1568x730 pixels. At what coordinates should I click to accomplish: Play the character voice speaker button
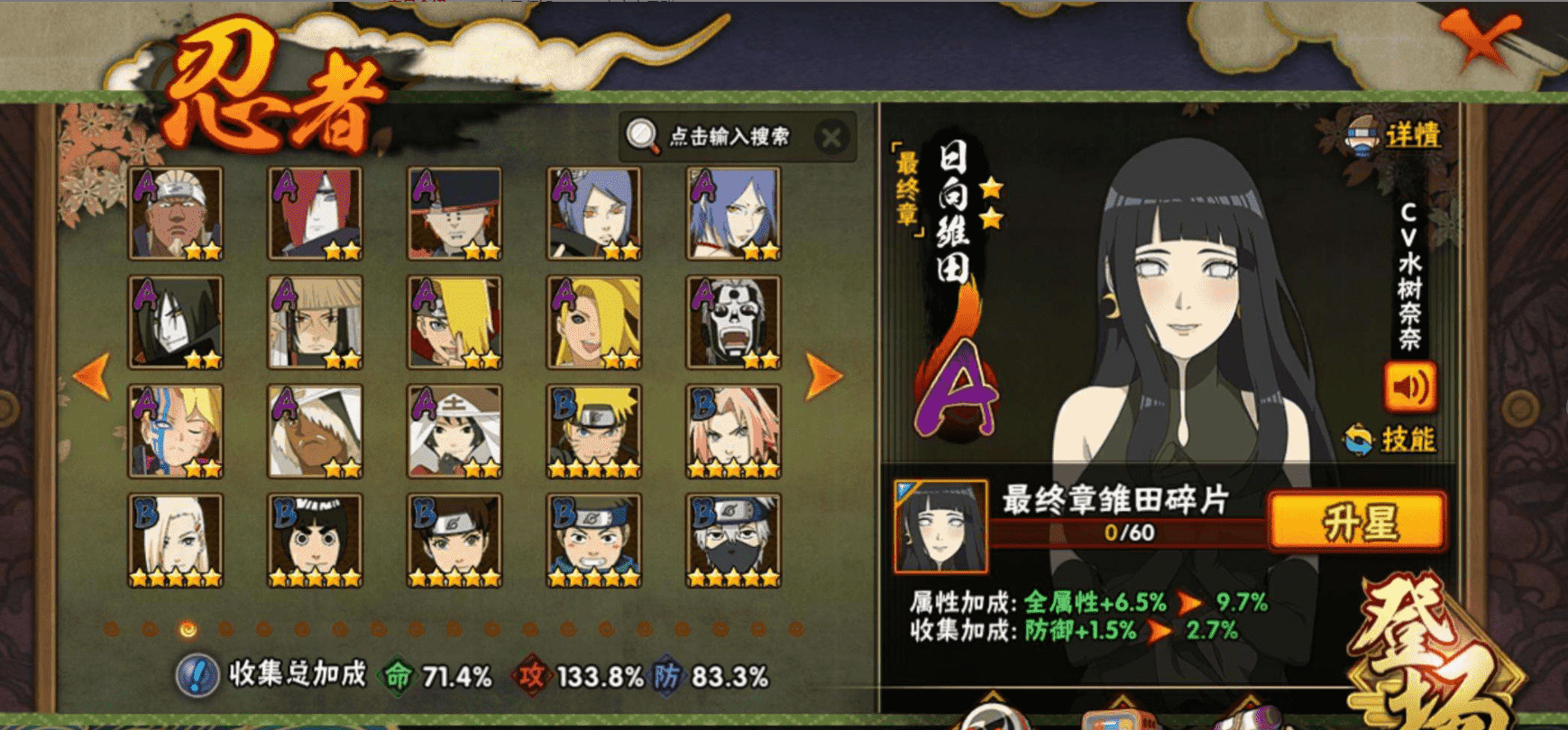click(x=1409, y=388)
